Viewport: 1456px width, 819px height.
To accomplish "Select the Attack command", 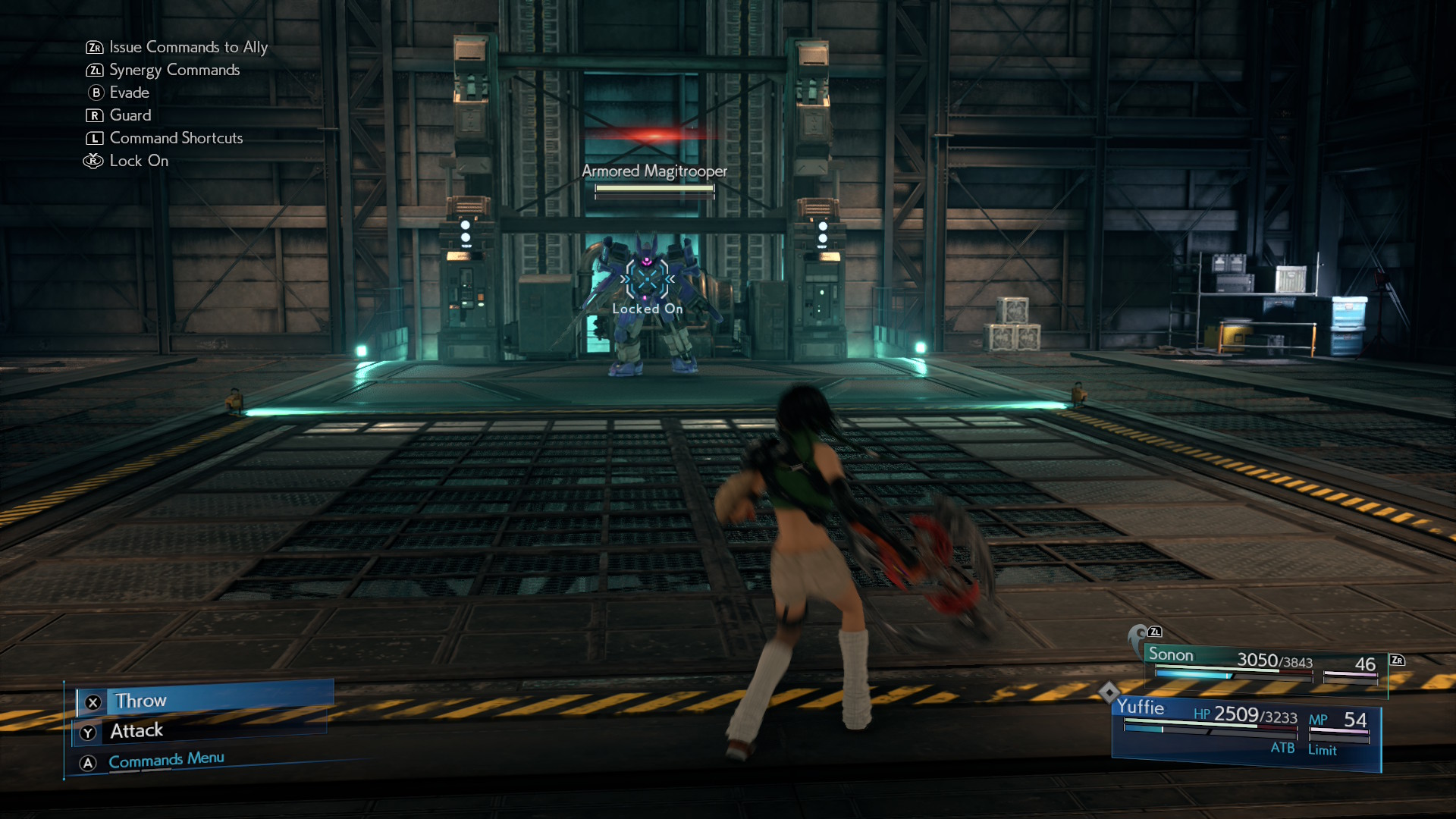I will (x=136, y=730).
